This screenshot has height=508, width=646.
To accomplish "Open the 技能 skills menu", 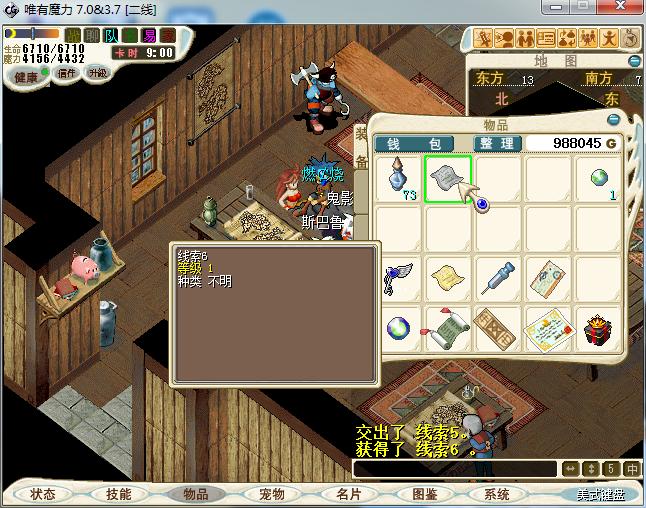I will click(x=118, y=494).
